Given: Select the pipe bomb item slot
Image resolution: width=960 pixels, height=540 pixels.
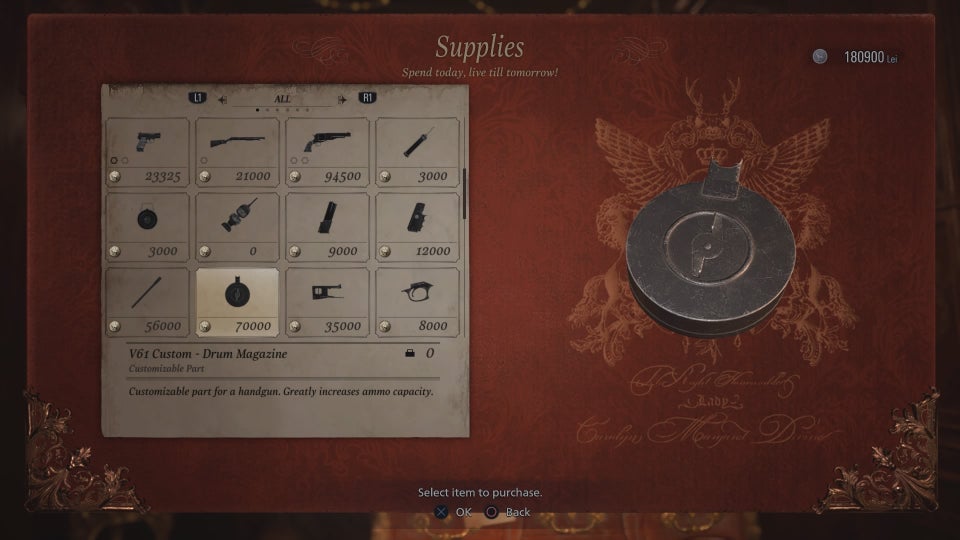Looking at the screenshot, I should (x=417, y=152).
